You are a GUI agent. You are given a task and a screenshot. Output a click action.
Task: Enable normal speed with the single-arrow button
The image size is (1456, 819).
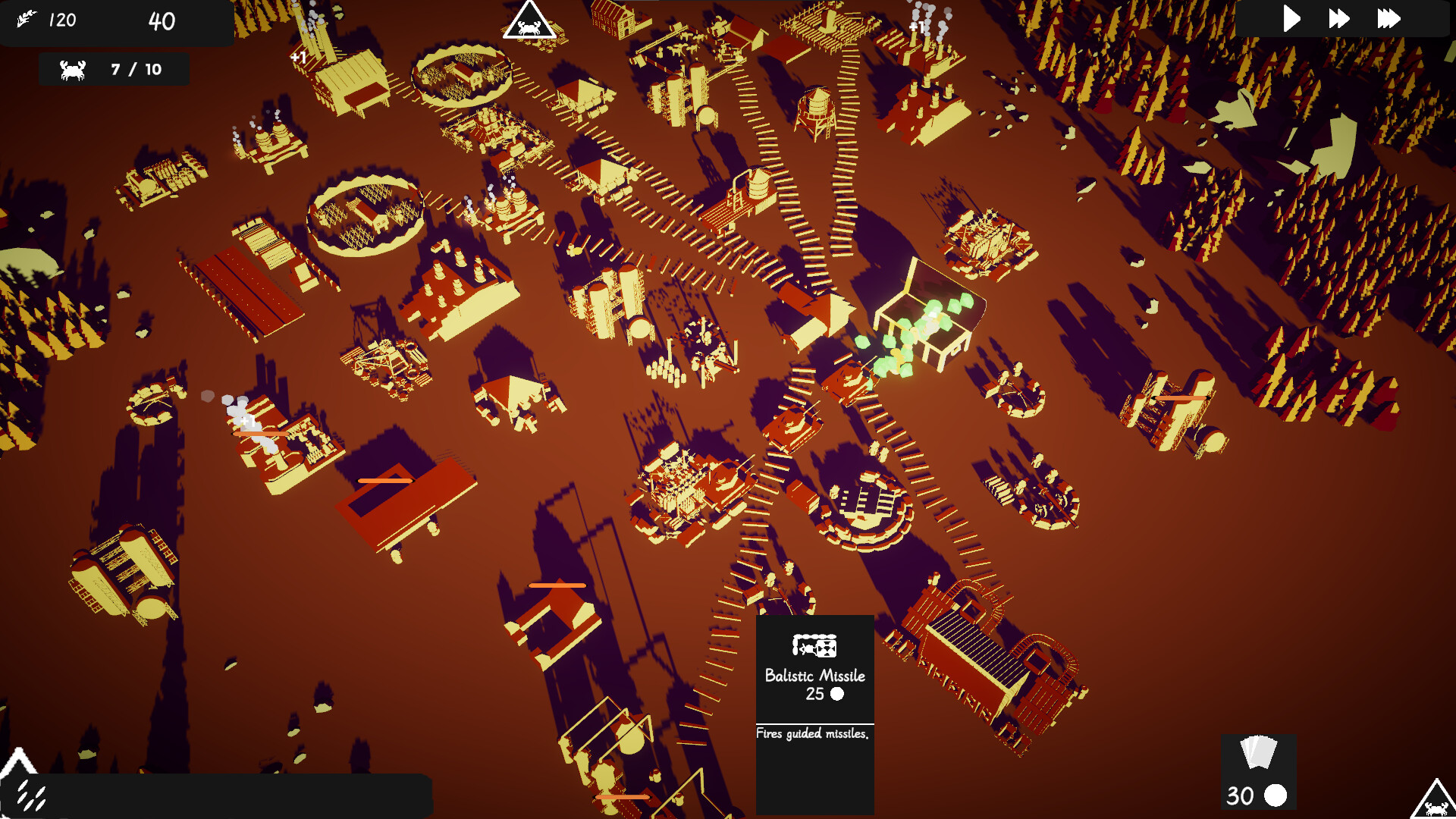pyautogui.click(x=1292, y=19)
